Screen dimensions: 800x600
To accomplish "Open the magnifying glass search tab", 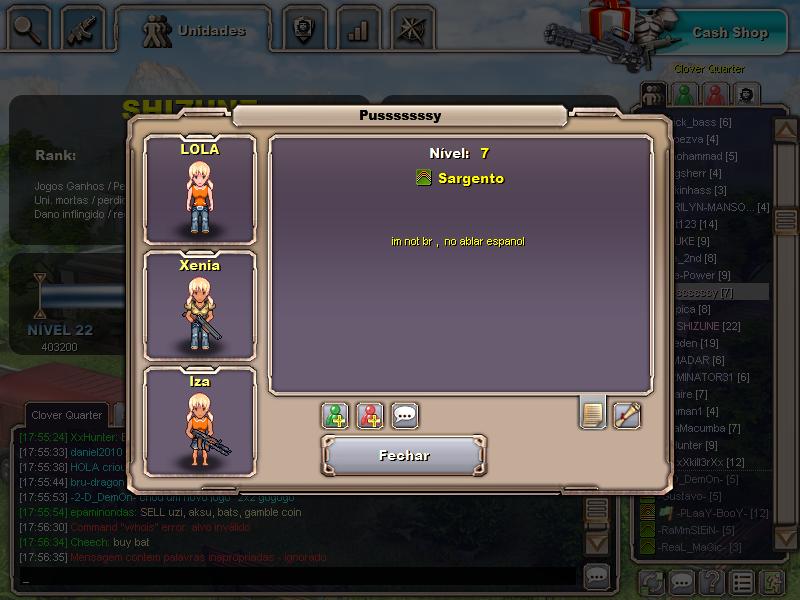I will (x=29, y=29).
